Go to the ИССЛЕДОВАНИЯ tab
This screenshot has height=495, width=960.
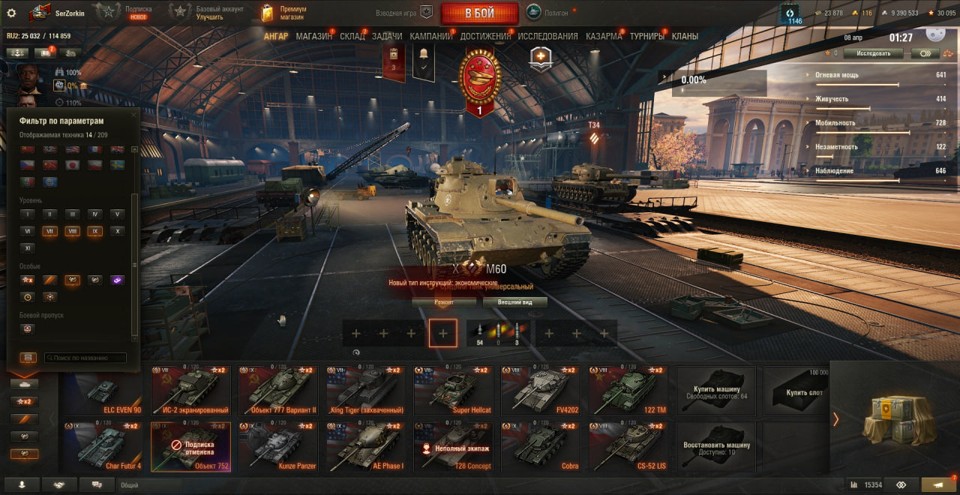547,36
